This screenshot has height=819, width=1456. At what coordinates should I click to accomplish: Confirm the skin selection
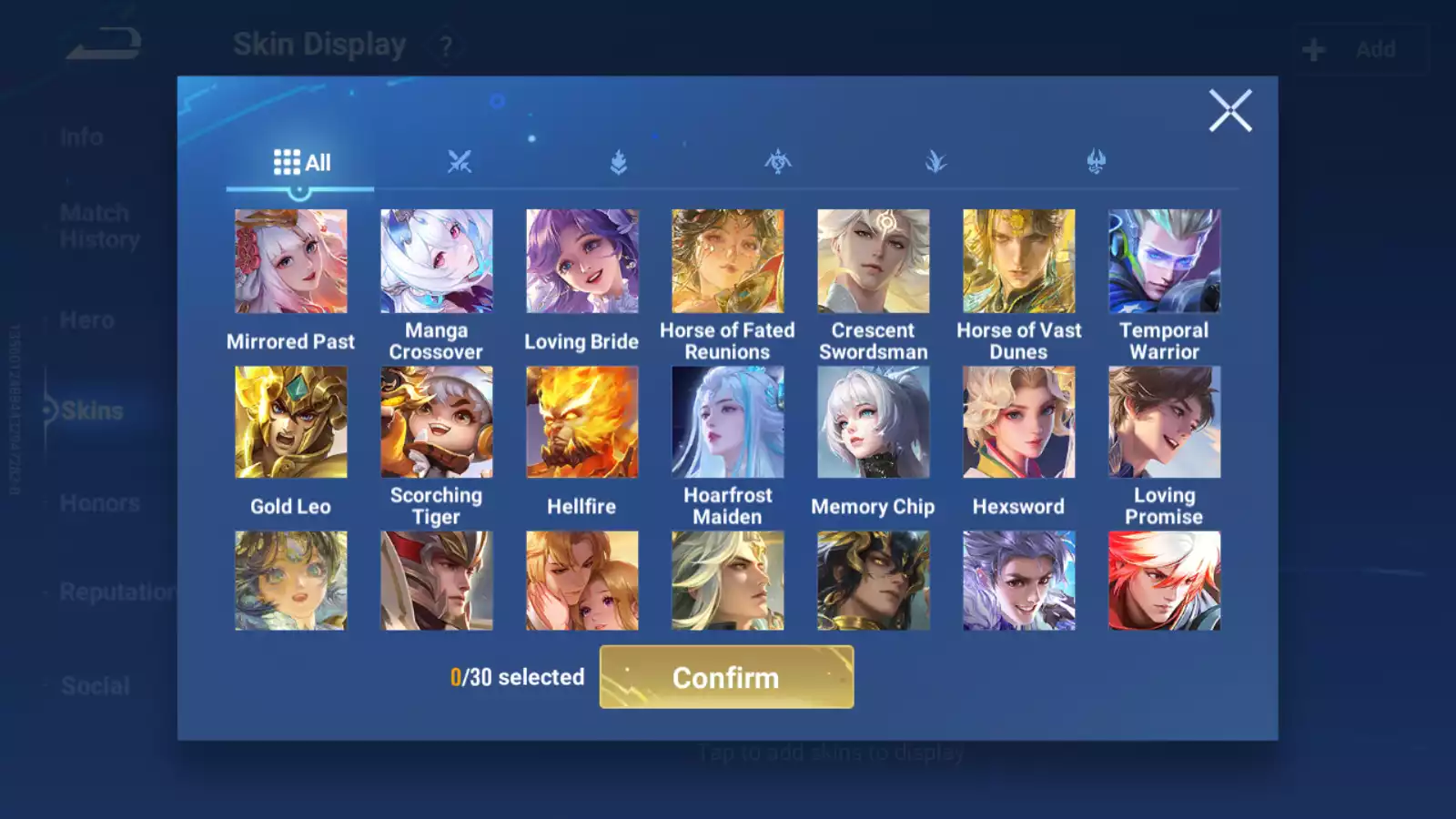(x=726, y=677)
